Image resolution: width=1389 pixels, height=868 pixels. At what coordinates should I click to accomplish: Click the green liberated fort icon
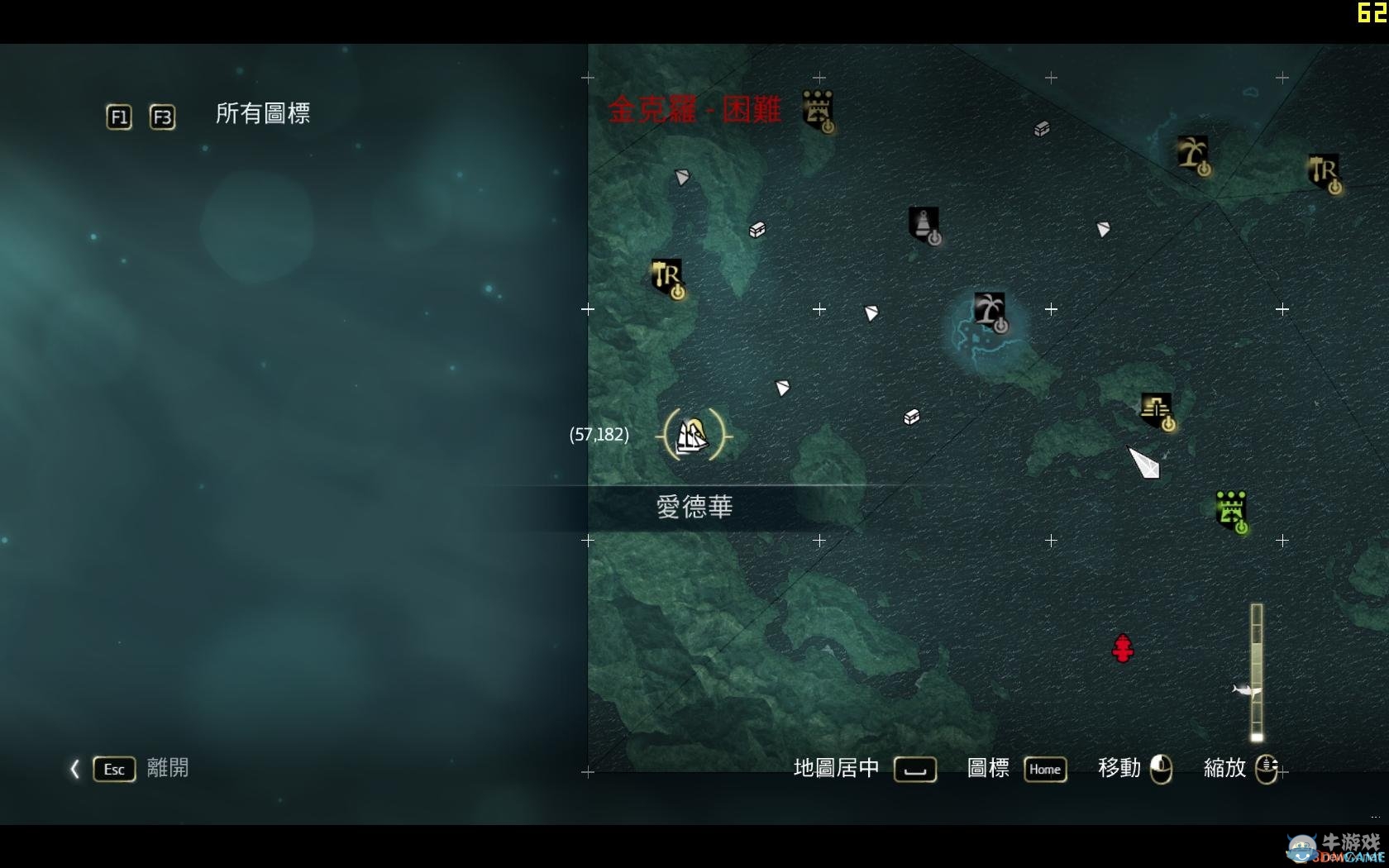pos(1232,511)
